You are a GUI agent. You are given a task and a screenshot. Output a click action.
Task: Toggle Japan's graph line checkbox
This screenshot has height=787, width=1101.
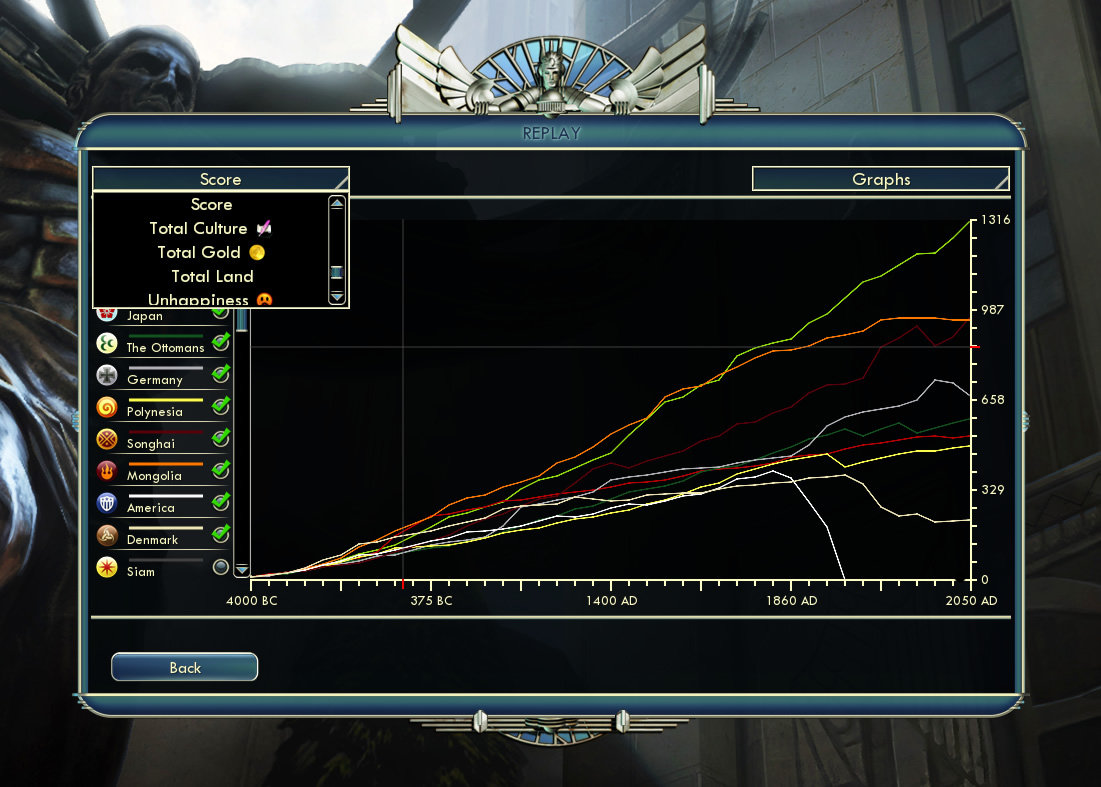point(221,314)
